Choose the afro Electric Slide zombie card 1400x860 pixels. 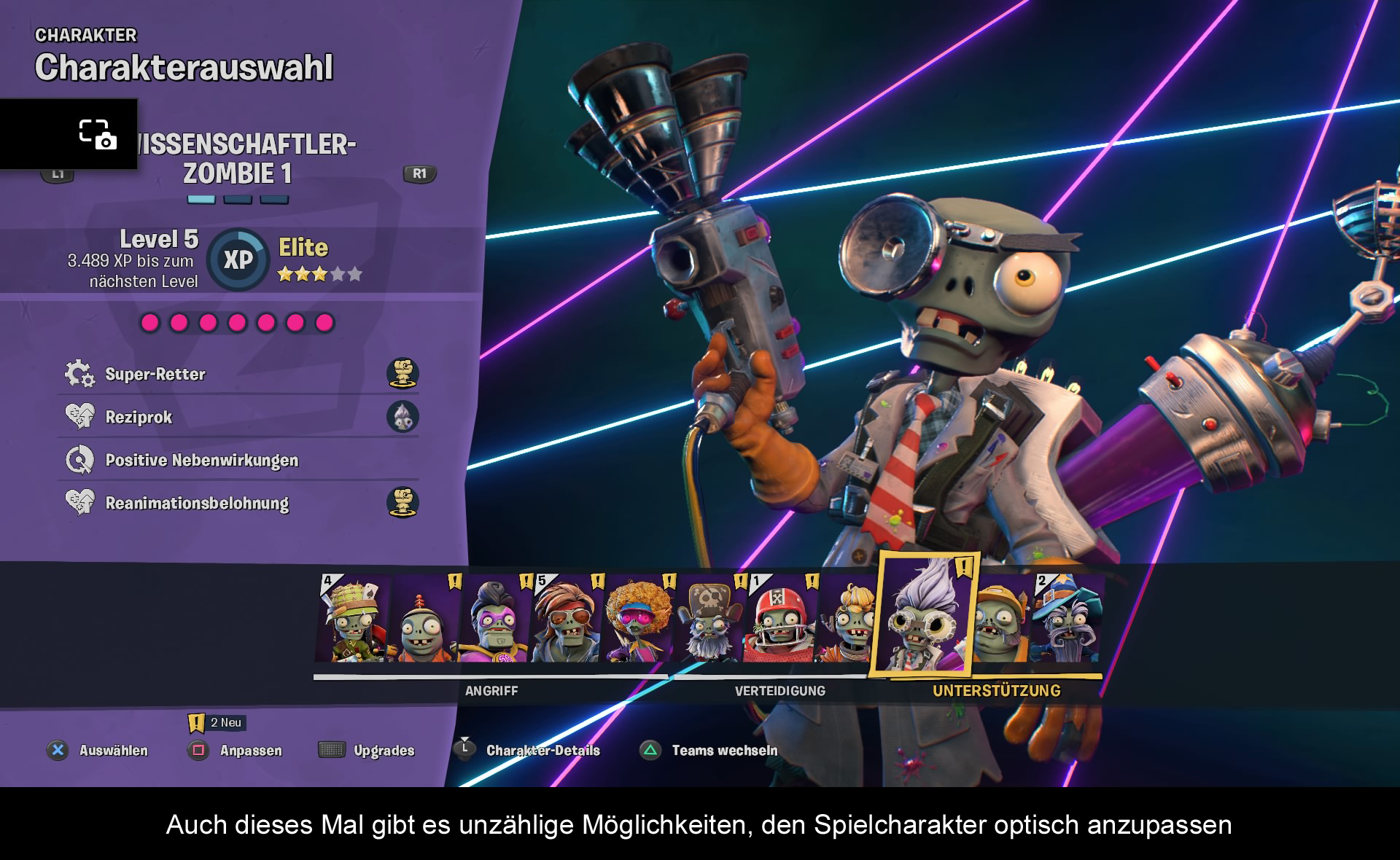pos(637,619)
